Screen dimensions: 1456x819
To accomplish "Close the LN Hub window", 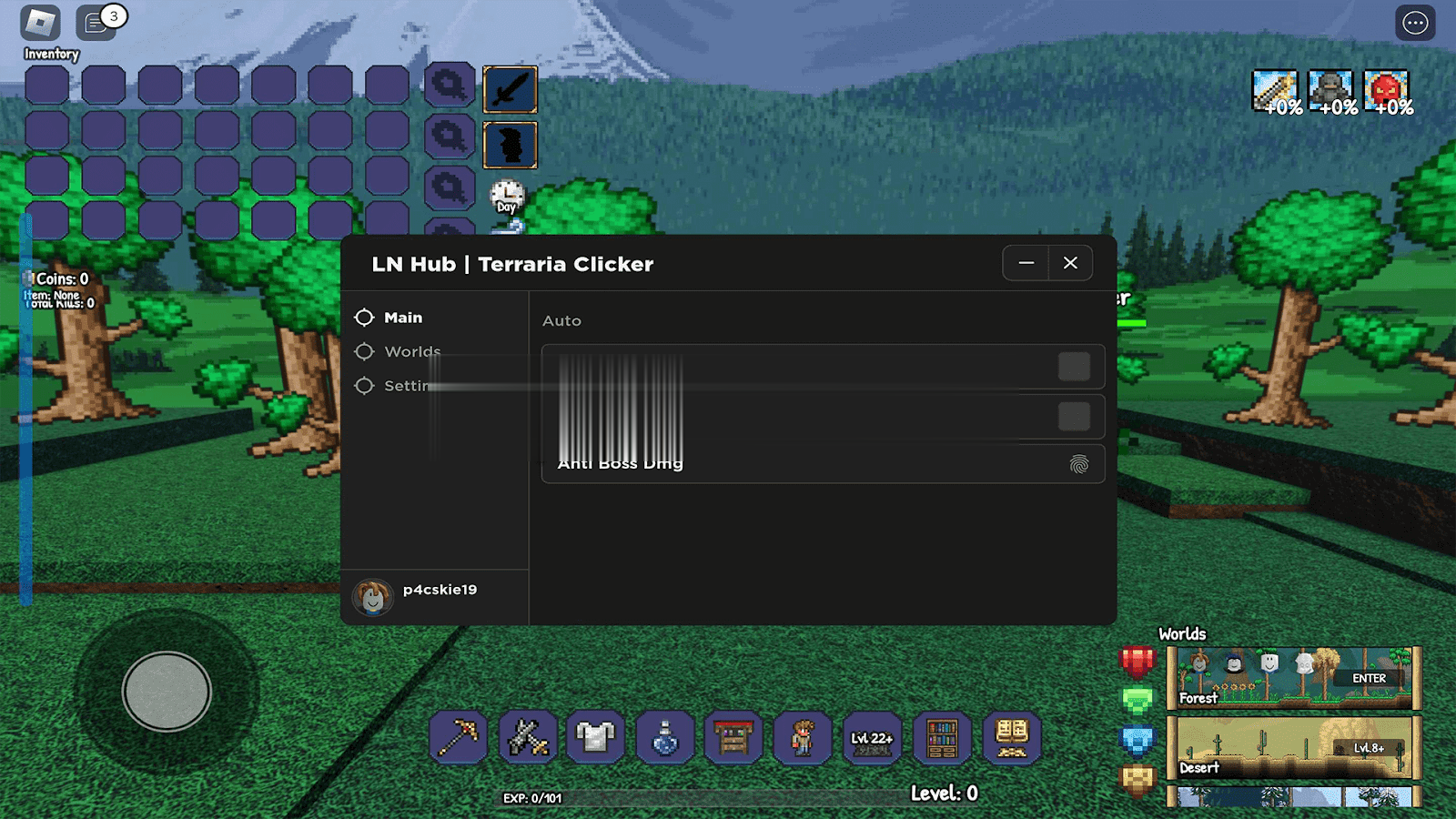I will 1070,263.
